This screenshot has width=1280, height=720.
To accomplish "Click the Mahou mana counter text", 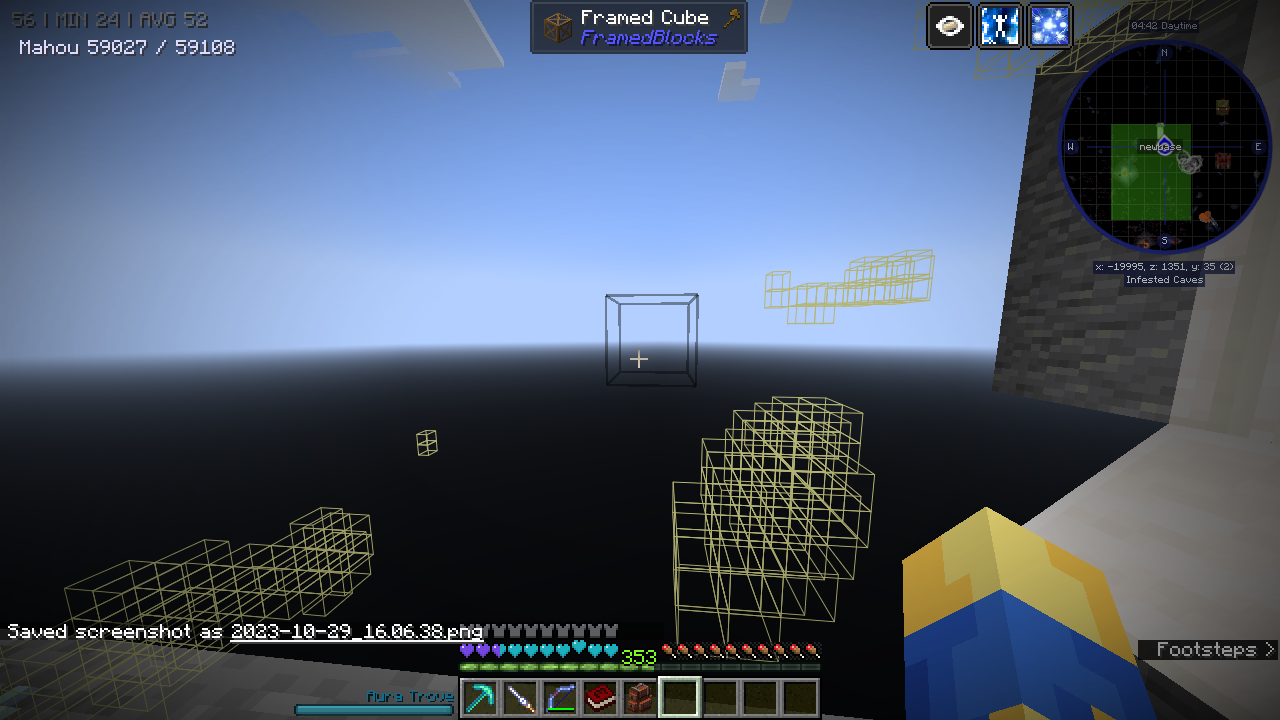I will point(125,47).
